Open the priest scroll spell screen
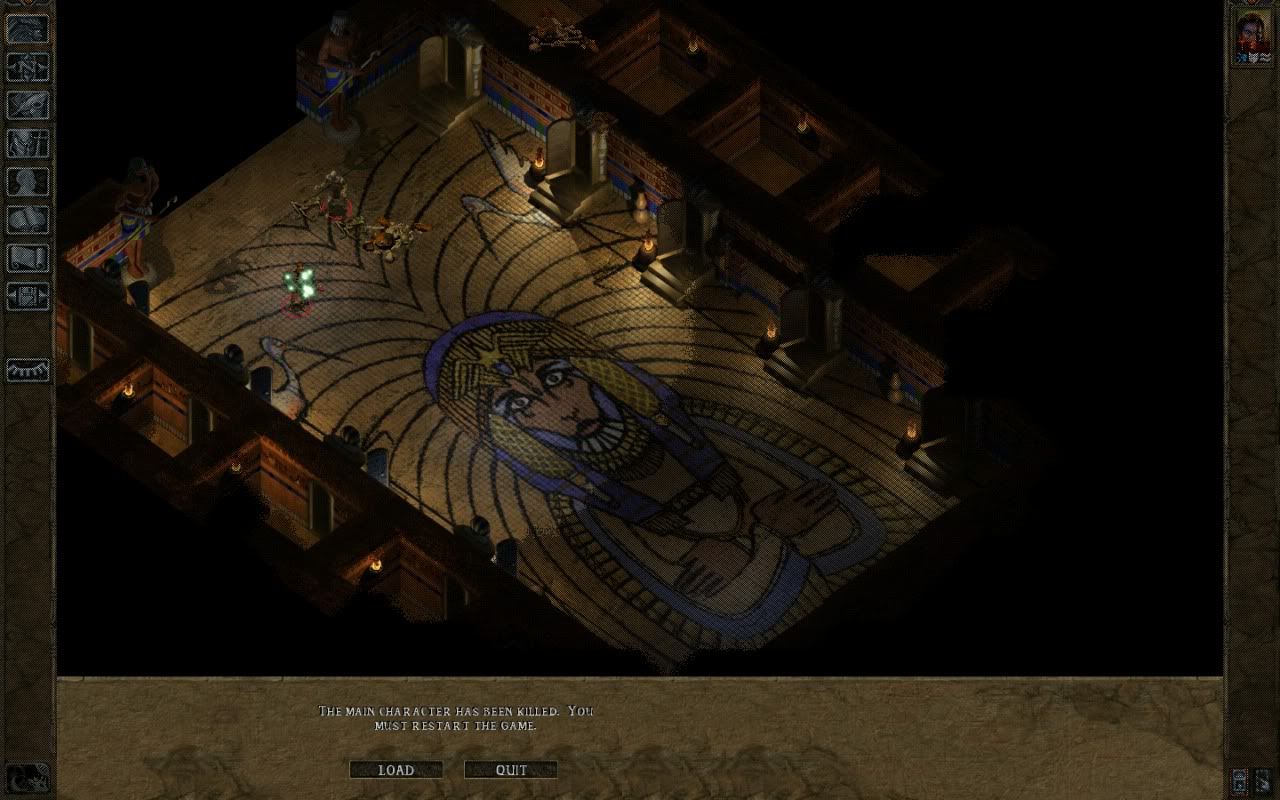The height and width of the screenshot is (800, 1280). point(28,258)
